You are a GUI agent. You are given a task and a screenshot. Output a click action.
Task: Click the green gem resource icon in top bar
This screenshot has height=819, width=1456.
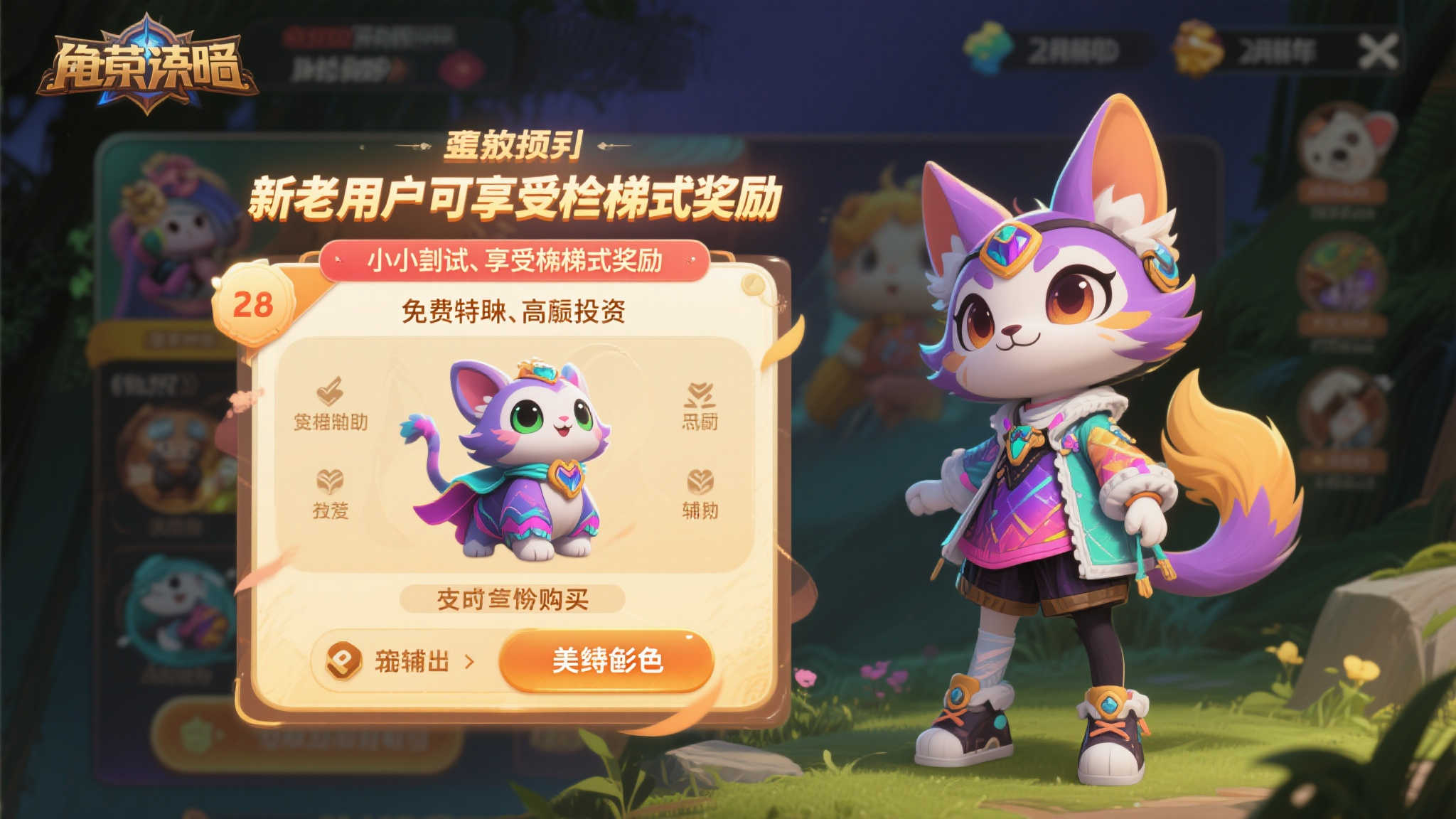click(x=988, y=48)
